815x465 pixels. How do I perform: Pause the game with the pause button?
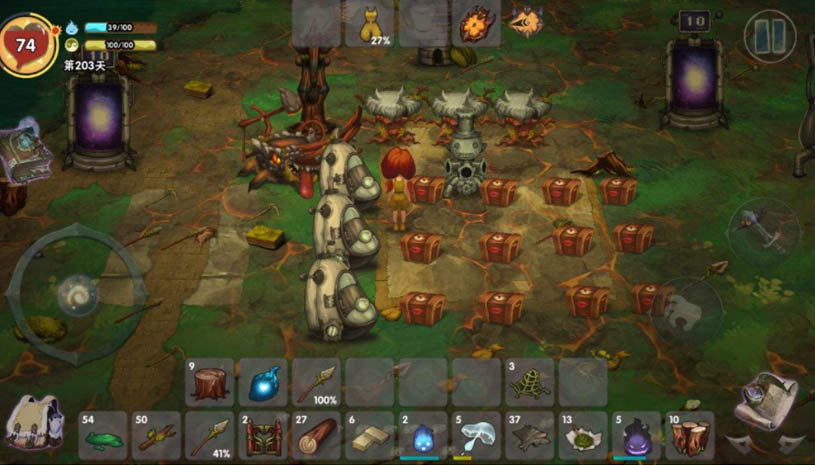[x=769, y=36]
